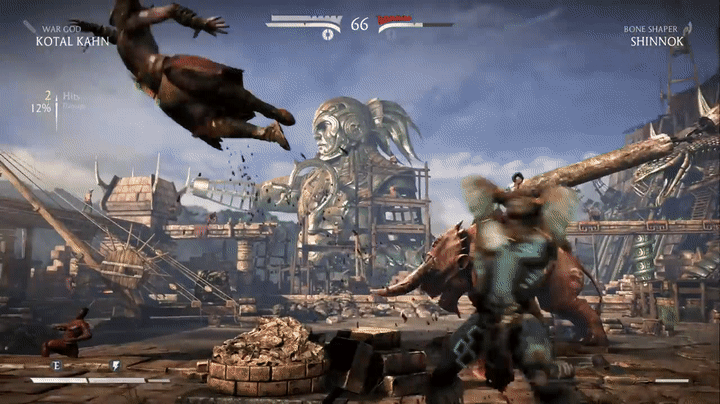Select the E enhanced-move meter badge
Screen dimensions: 720x404
coord(56,366)
